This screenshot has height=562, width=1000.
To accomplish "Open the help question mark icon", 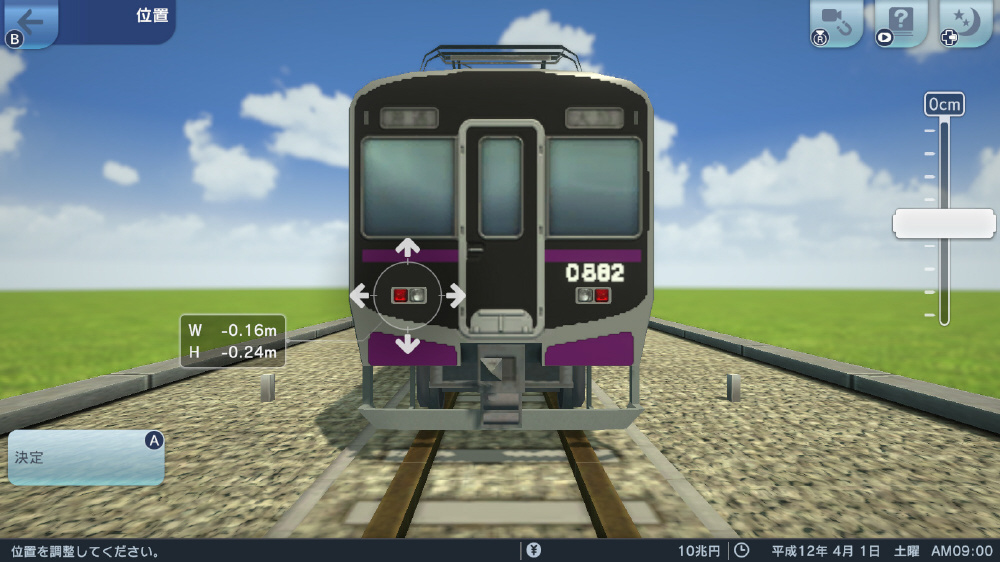I will pyautogui.click(x=900, y=22).
